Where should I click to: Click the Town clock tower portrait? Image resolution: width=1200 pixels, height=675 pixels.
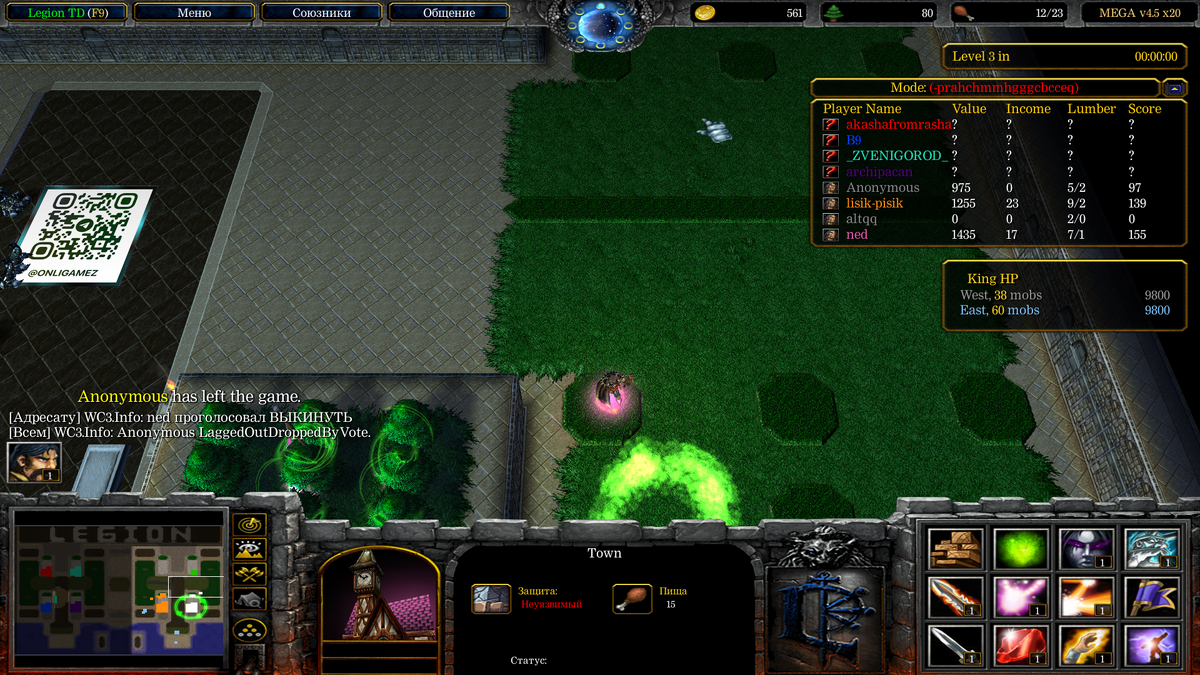pos(378,596)
